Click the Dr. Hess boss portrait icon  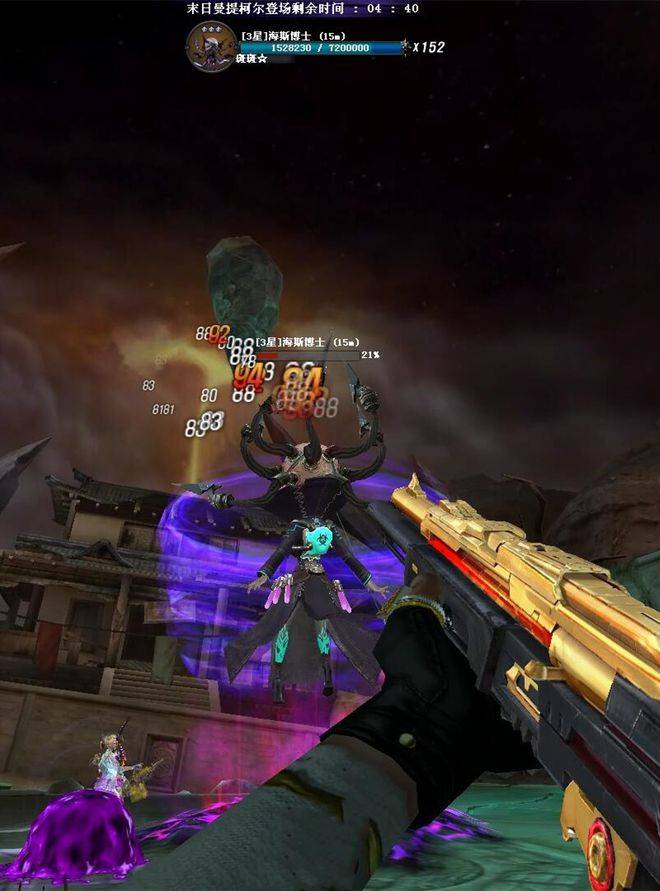(211, 46)
